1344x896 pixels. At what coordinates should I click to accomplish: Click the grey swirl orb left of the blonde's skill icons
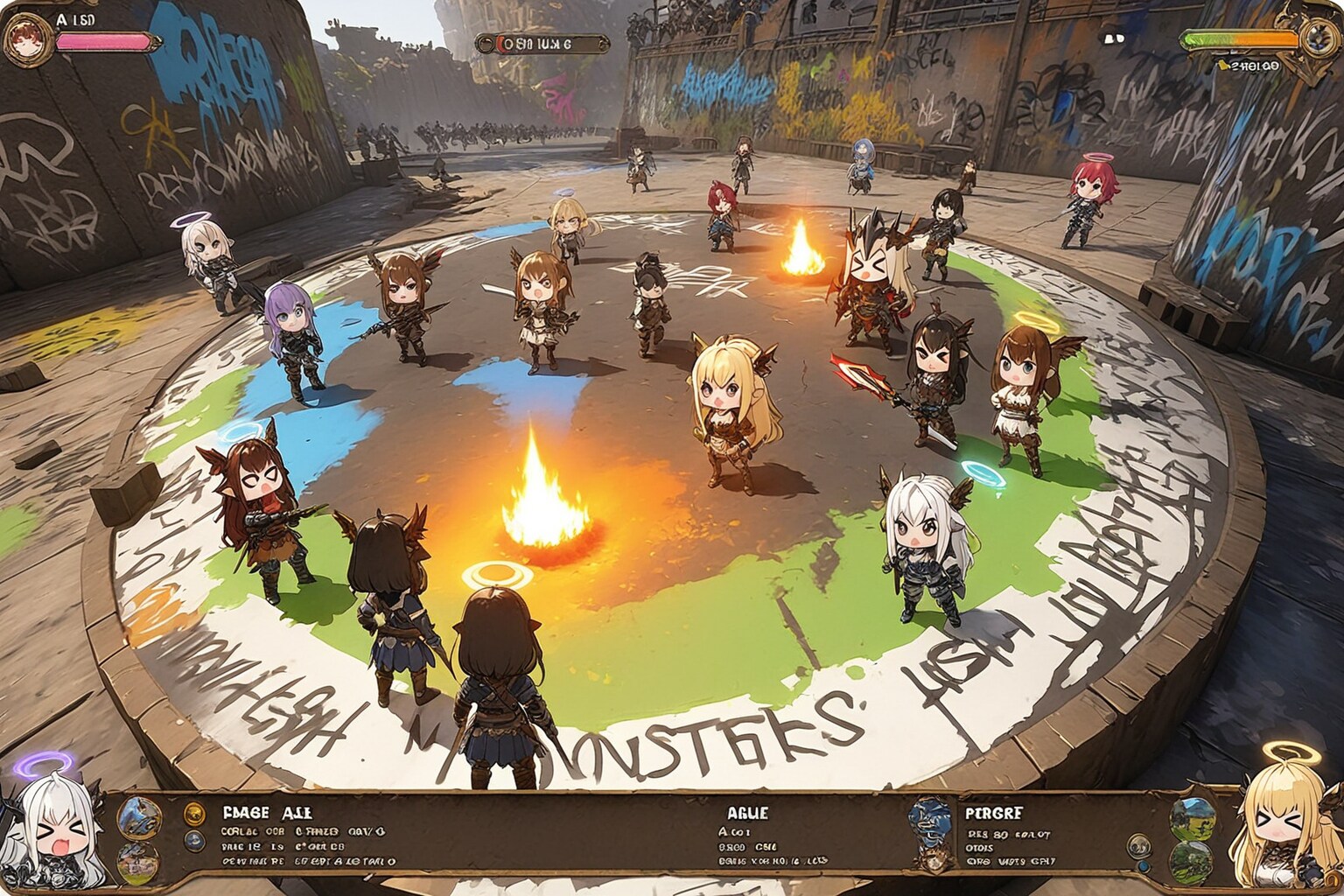click(1138, 846)
